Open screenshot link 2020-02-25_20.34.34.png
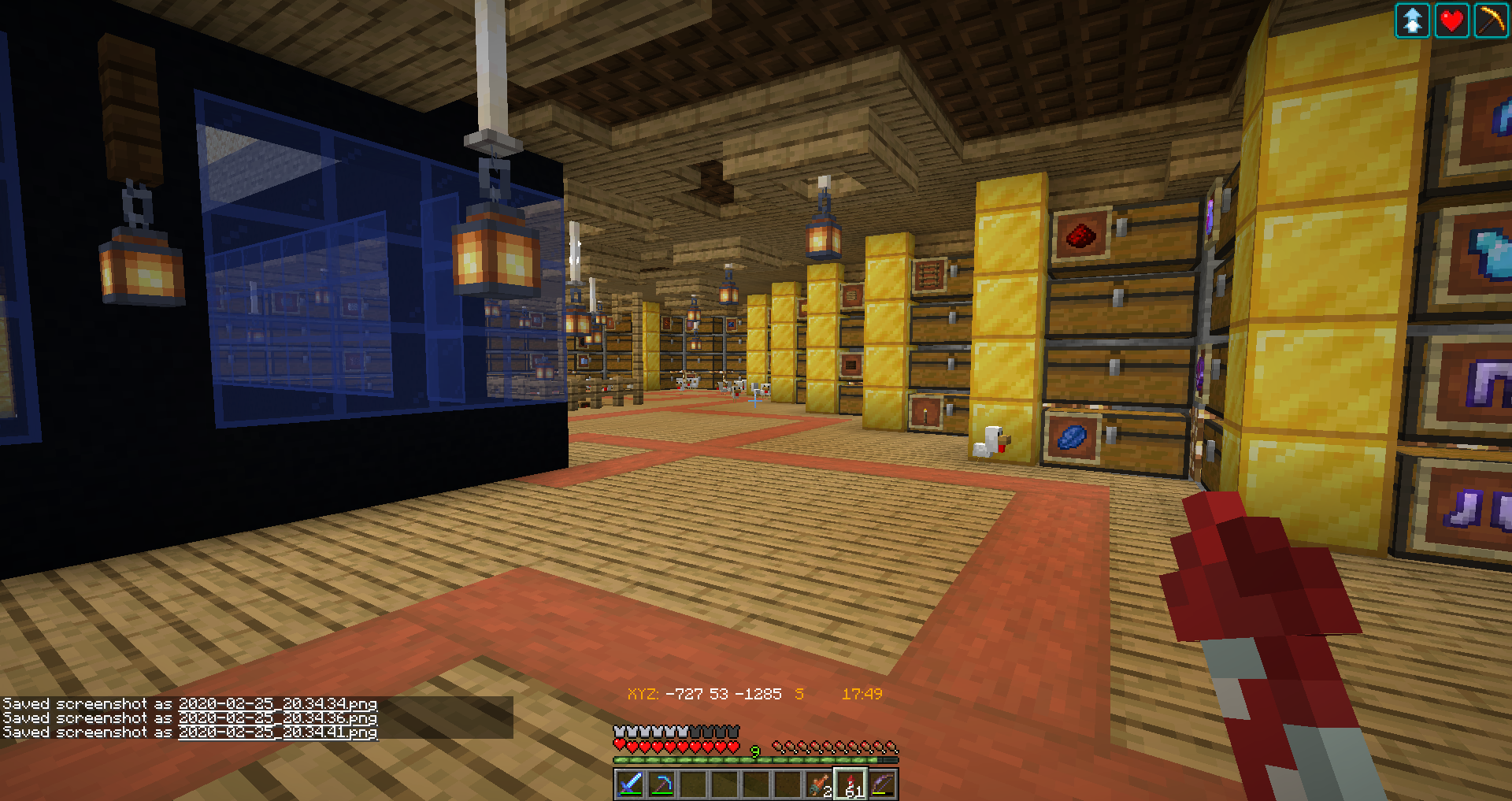The width and height of the screenshot is (1512, 801). tap(277, 703)
